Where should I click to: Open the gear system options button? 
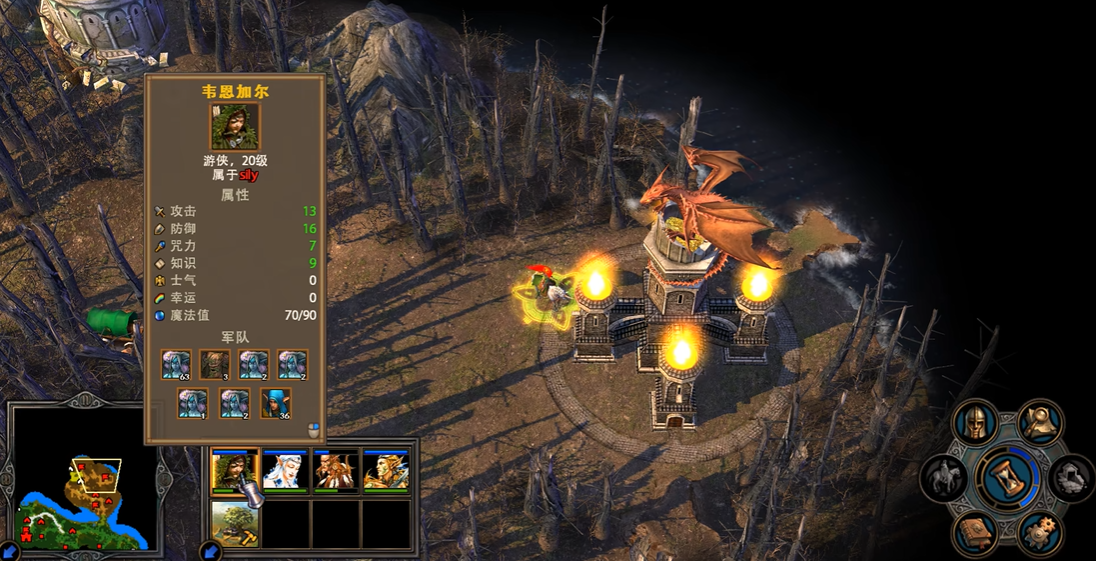click(x=1041, y=532)
